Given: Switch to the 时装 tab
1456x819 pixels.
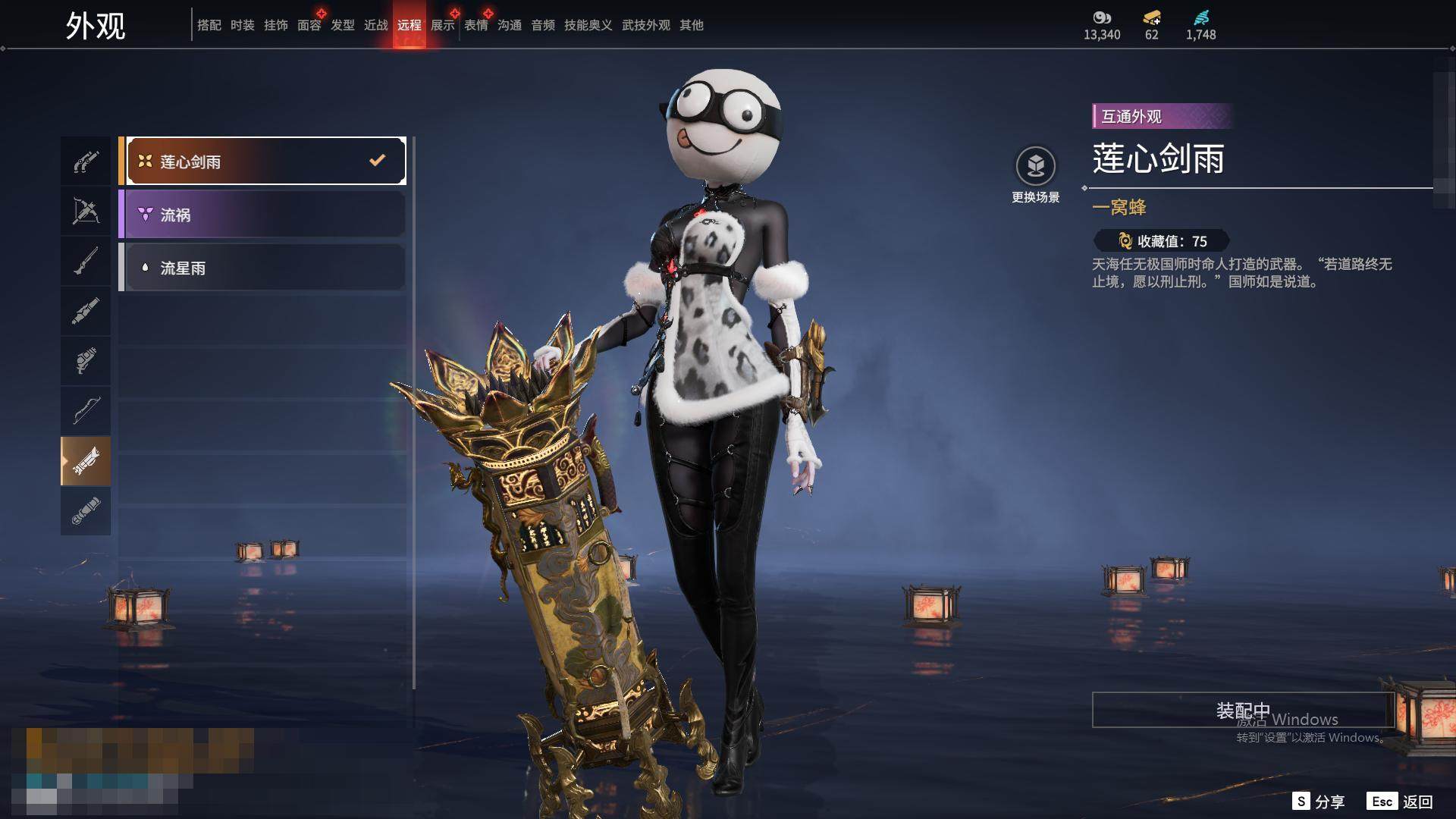Looking at the screenshot, I should pos(242,25).
